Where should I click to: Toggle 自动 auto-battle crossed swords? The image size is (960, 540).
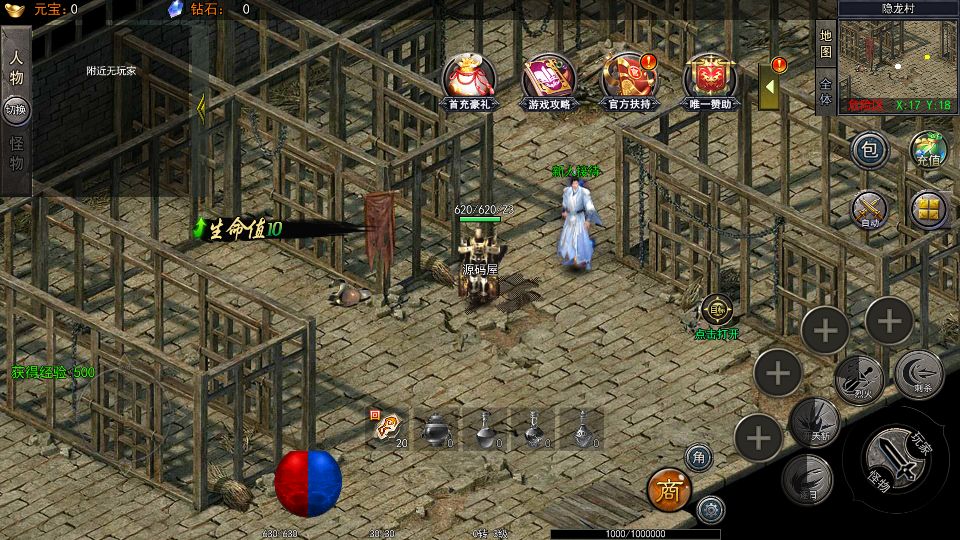click(x=869, y=210)
